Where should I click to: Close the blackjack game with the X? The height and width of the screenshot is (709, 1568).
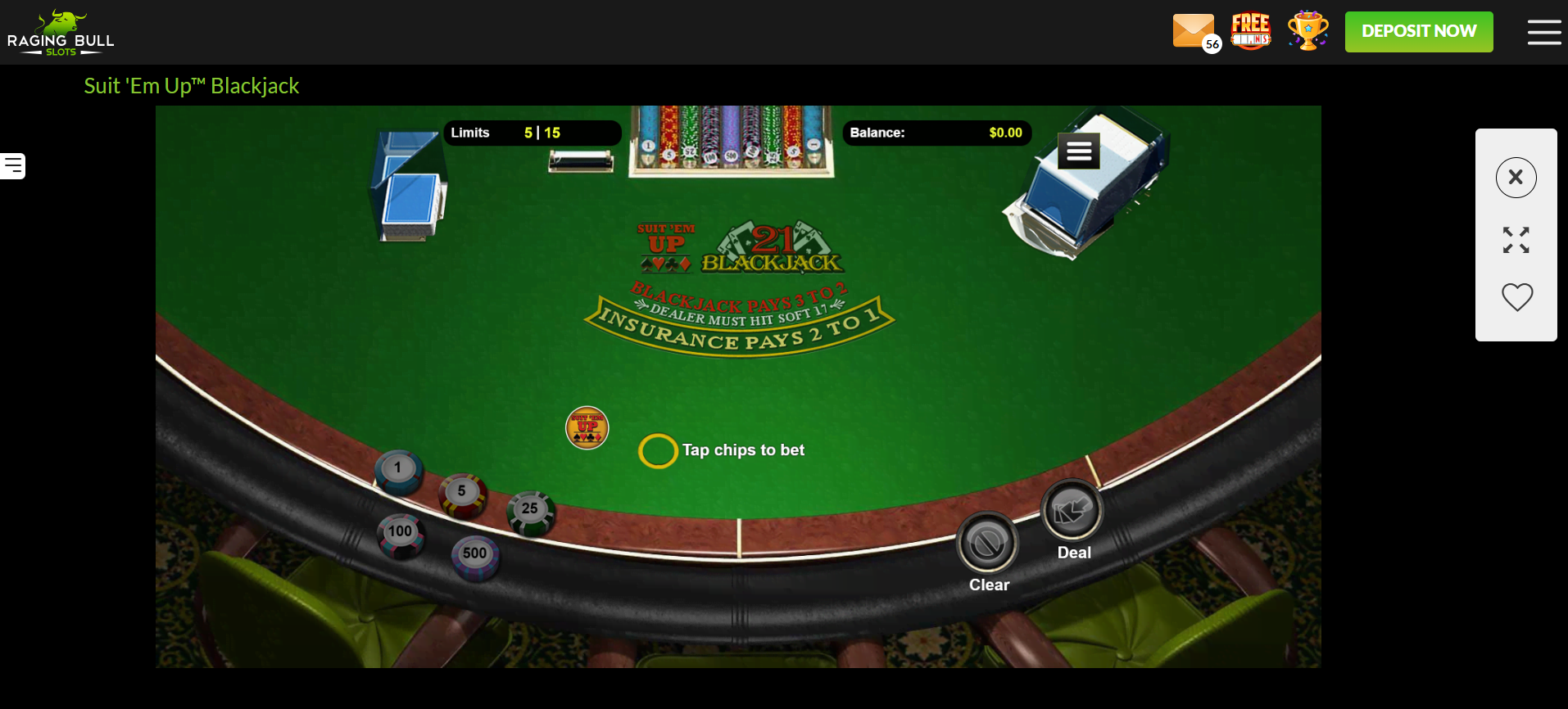(x=1516, y=177)
